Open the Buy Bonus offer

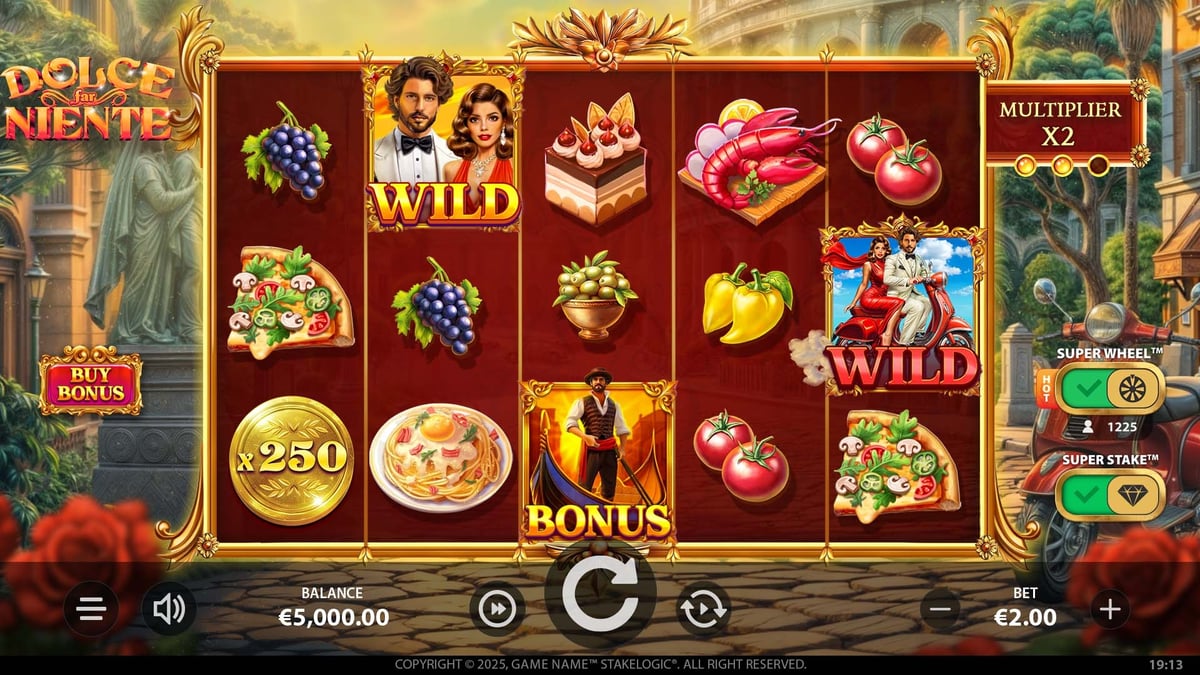click(90, 380)
